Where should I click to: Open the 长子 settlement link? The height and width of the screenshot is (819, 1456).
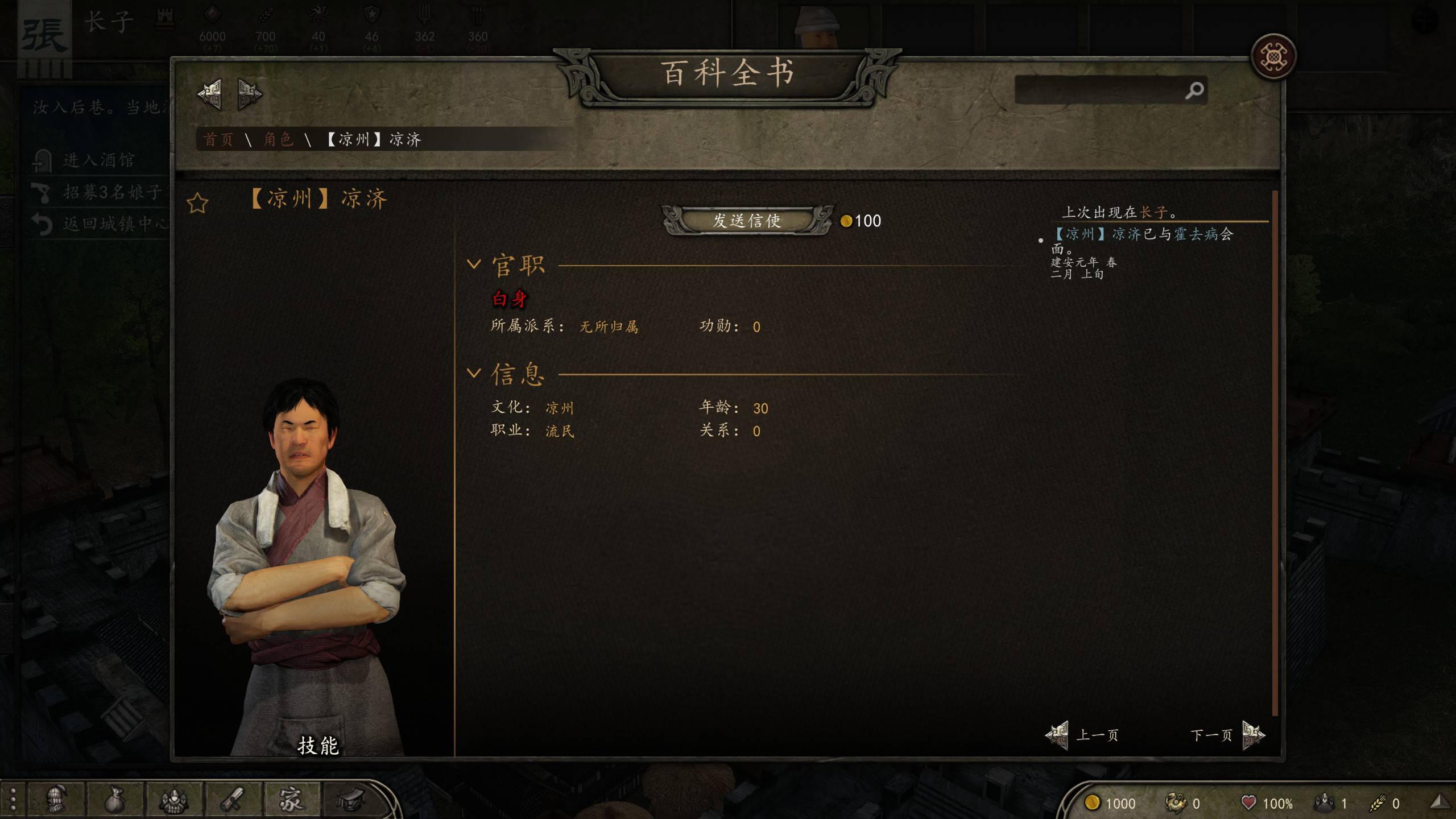[x=1154, y=213]
